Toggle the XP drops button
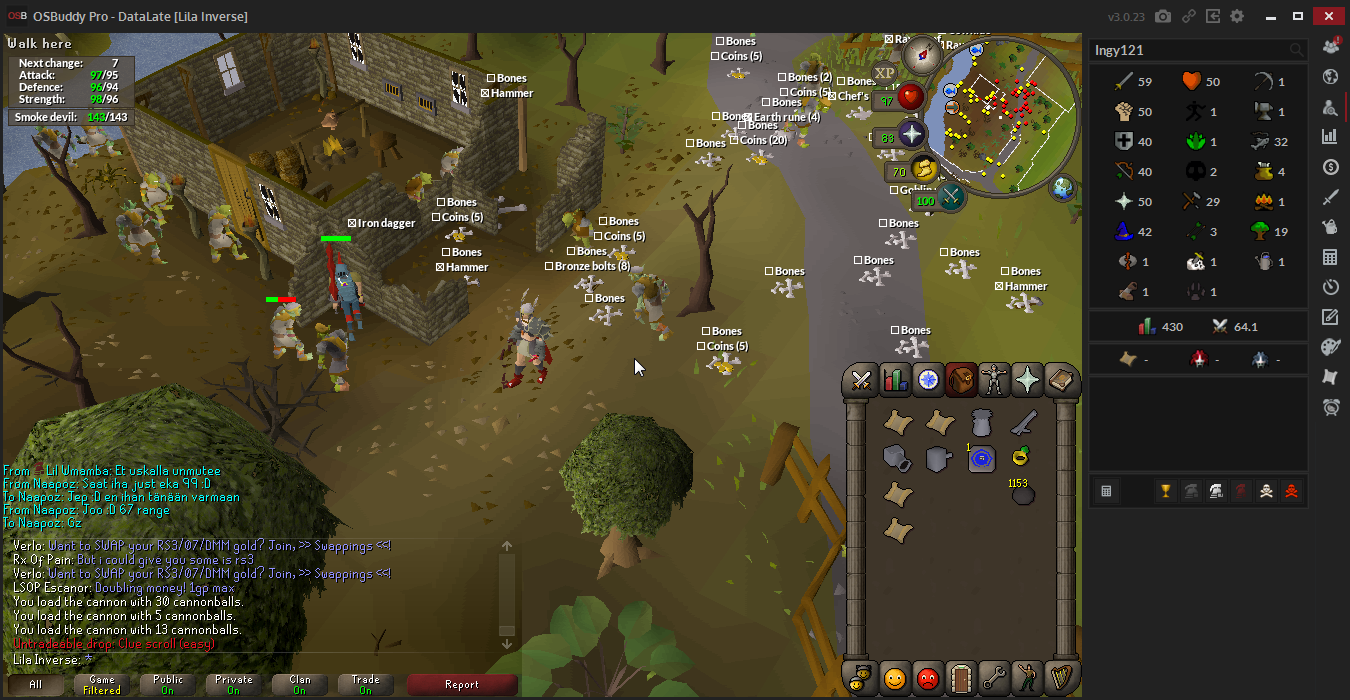The width and height of the screenshot is (1350, 700). pyautogui.click(x=884, y=73)
